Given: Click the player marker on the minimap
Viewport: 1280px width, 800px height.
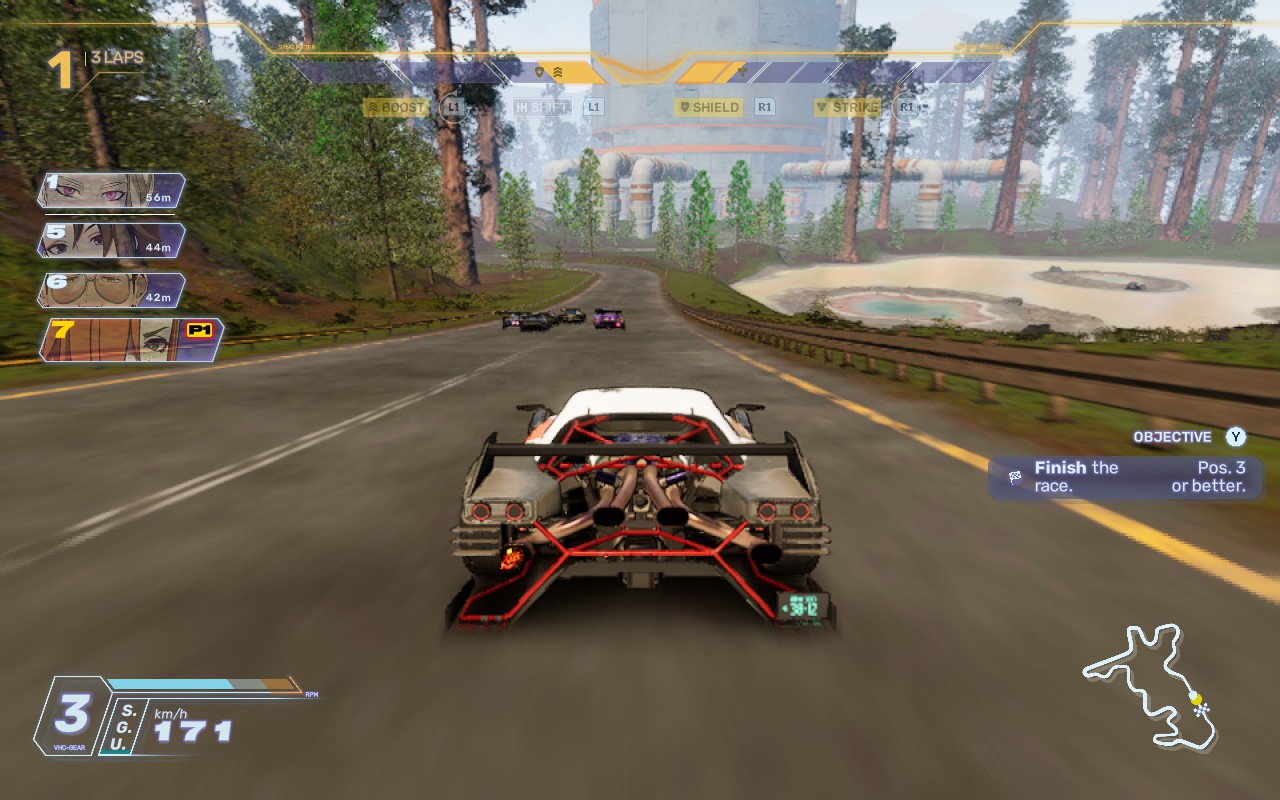Looking at the screenshot, I should click(1196, 698).
